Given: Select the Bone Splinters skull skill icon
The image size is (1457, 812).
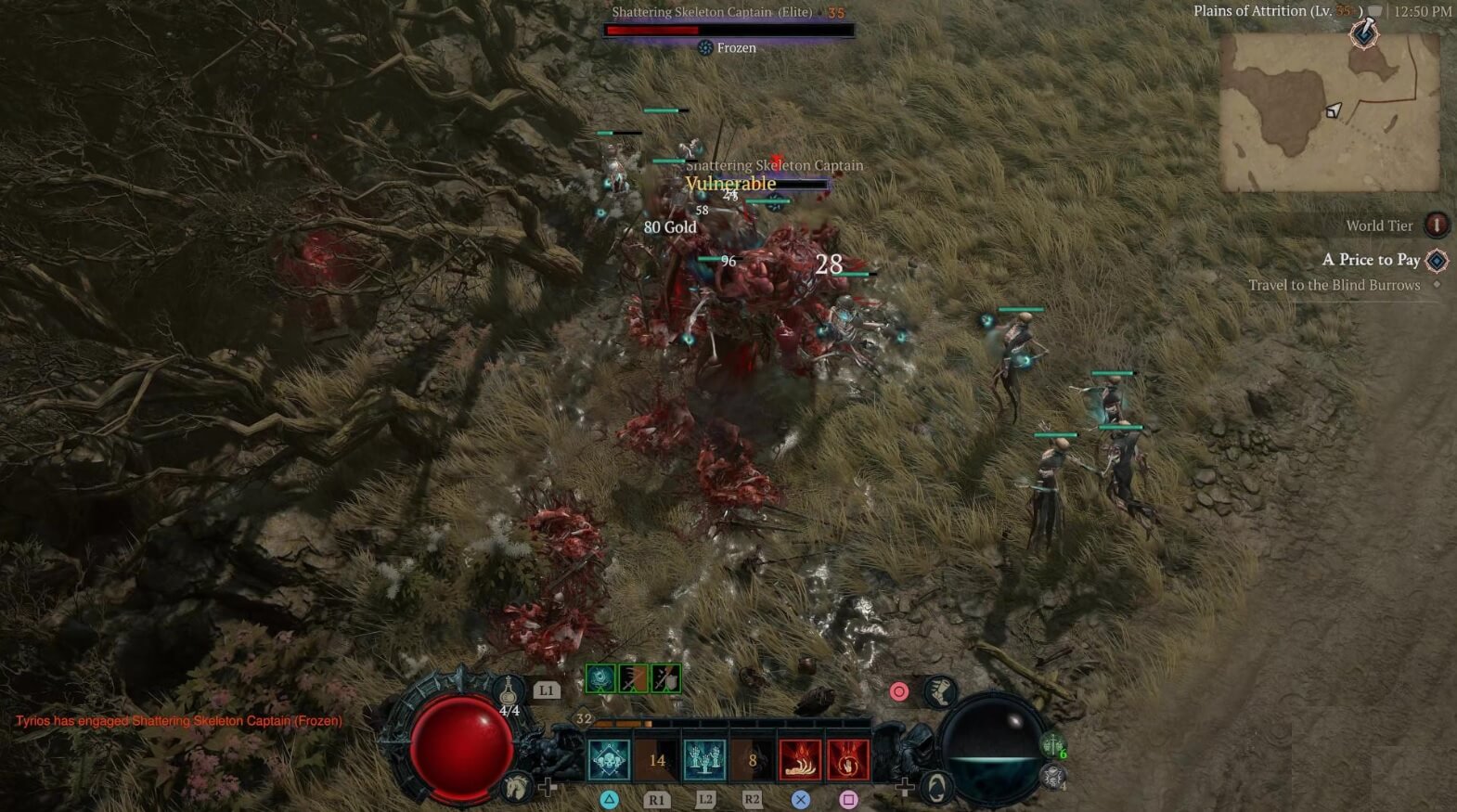Looking at the screenshot, I should (x=609, y=759).
